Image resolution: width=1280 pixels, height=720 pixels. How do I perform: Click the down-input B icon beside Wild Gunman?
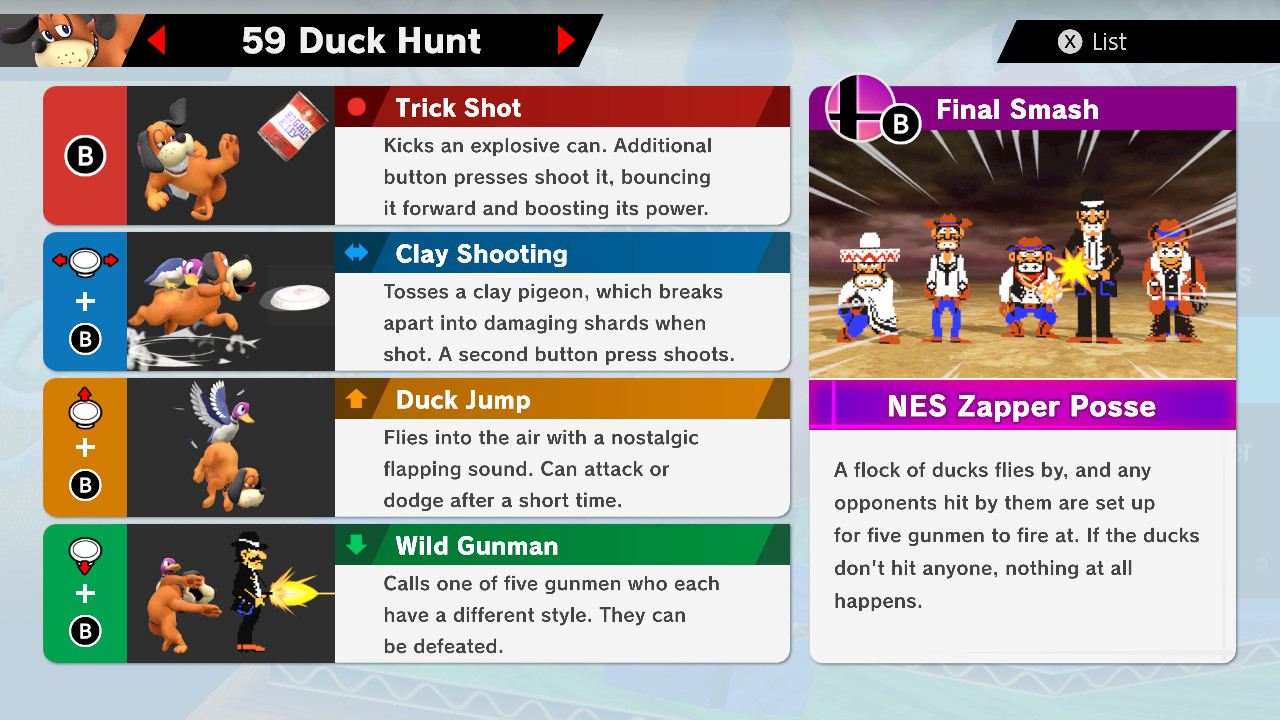(85, 631)
